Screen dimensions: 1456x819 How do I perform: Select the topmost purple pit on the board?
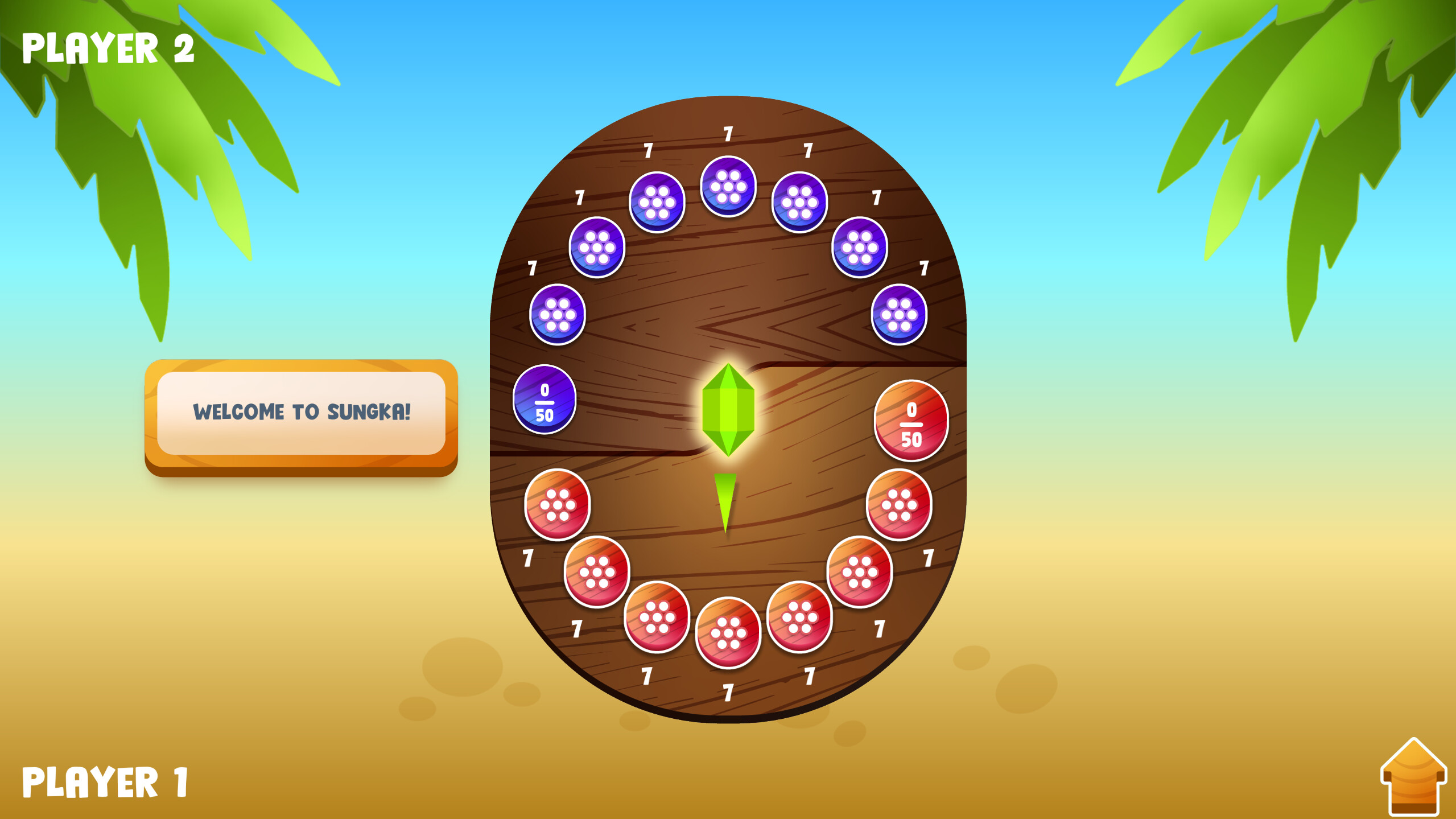point(728,190)
